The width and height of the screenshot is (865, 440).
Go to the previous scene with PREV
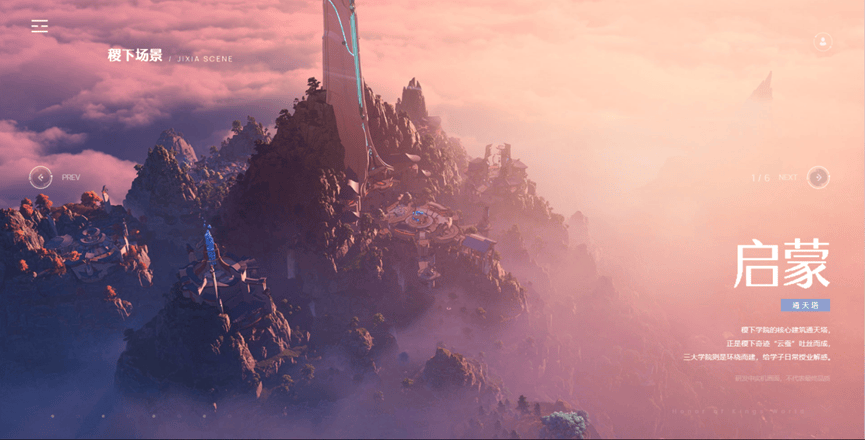point(41,177)
